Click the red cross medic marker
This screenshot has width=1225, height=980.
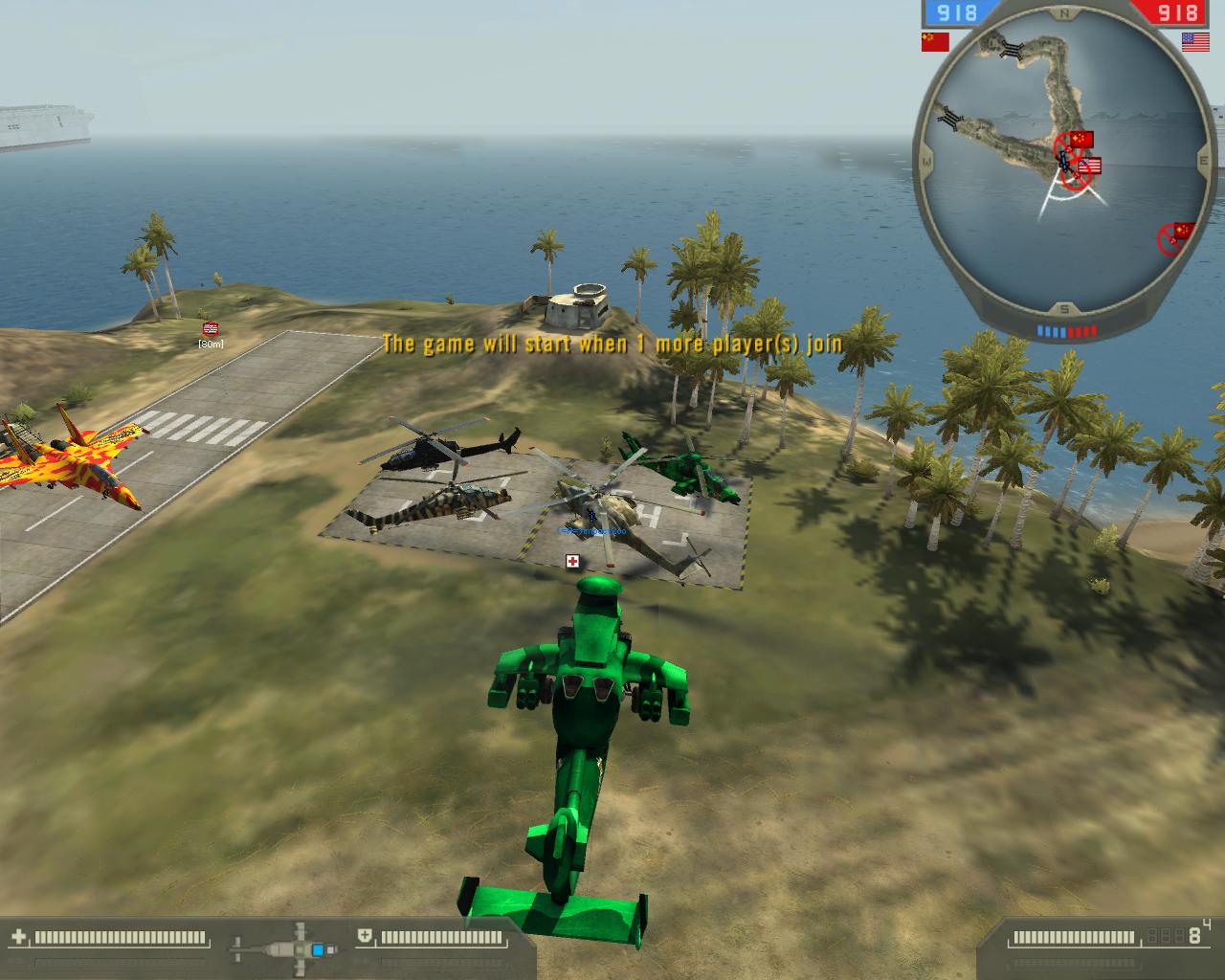point(572,561)
